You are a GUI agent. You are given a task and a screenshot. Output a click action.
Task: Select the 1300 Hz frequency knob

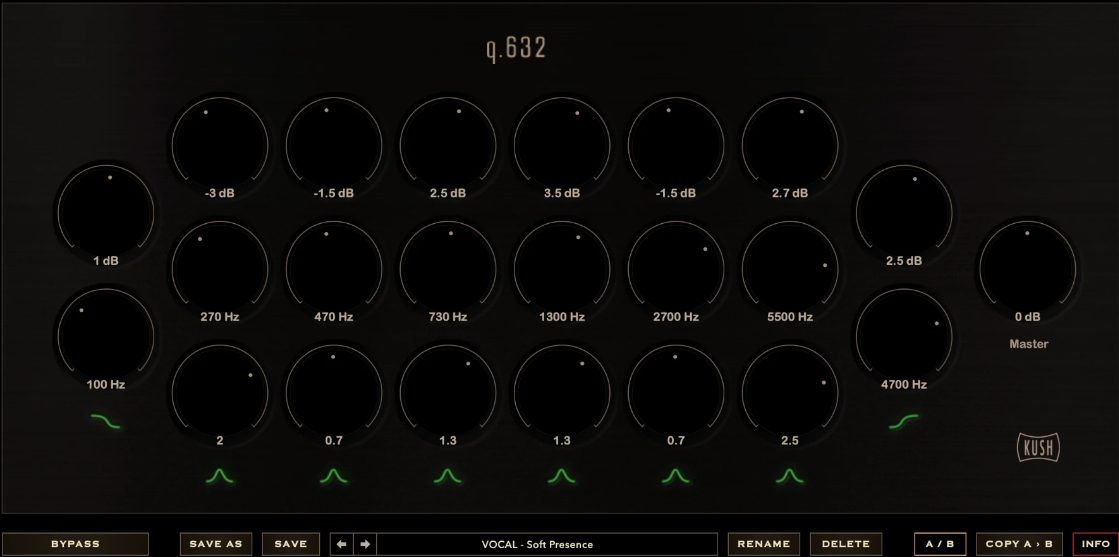[561, 269]
